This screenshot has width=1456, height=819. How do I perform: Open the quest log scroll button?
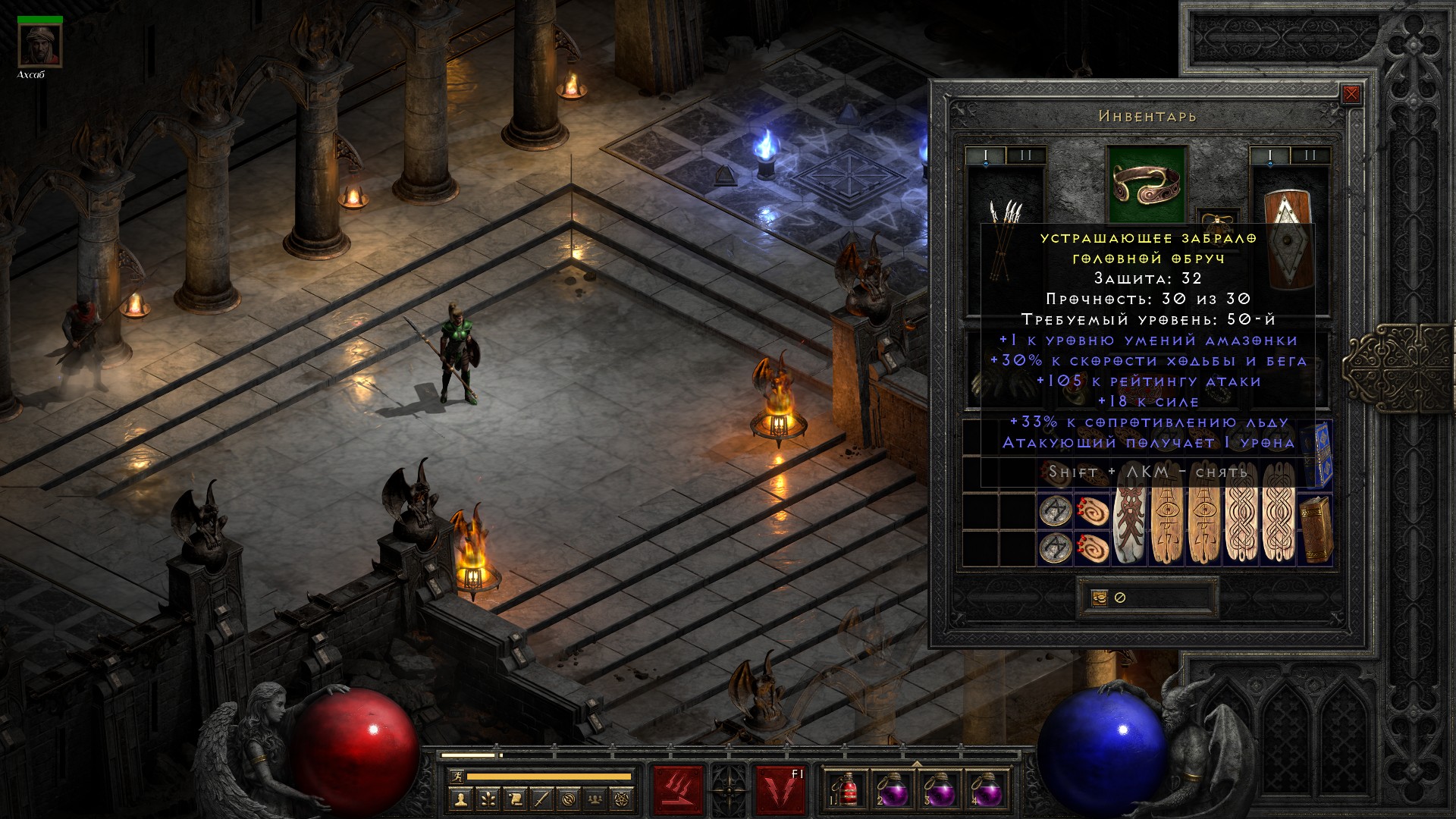coord(515,799)
